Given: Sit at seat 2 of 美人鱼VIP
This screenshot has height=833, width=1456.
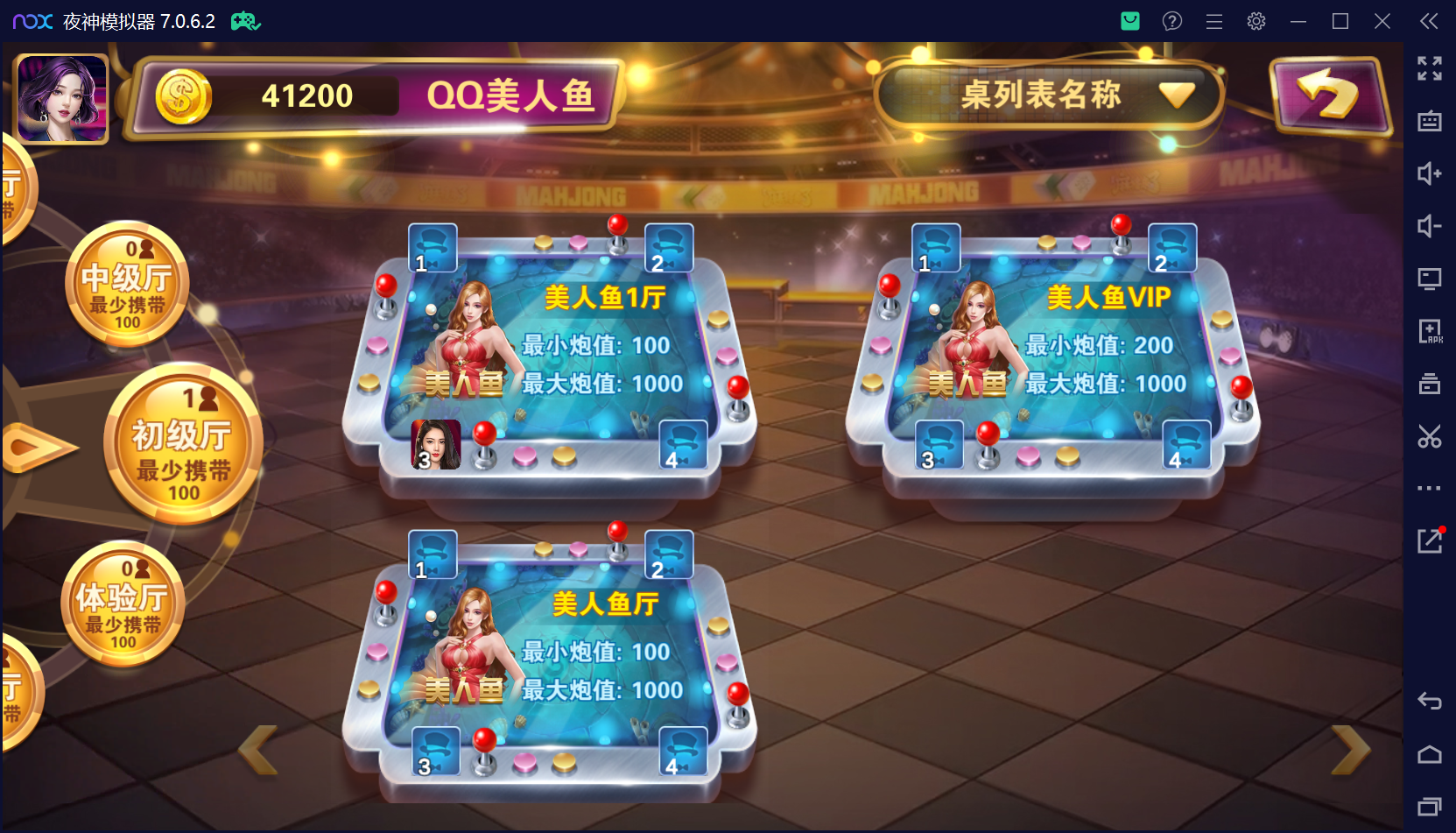Looking at the screenshot, I should [1171, 248].
